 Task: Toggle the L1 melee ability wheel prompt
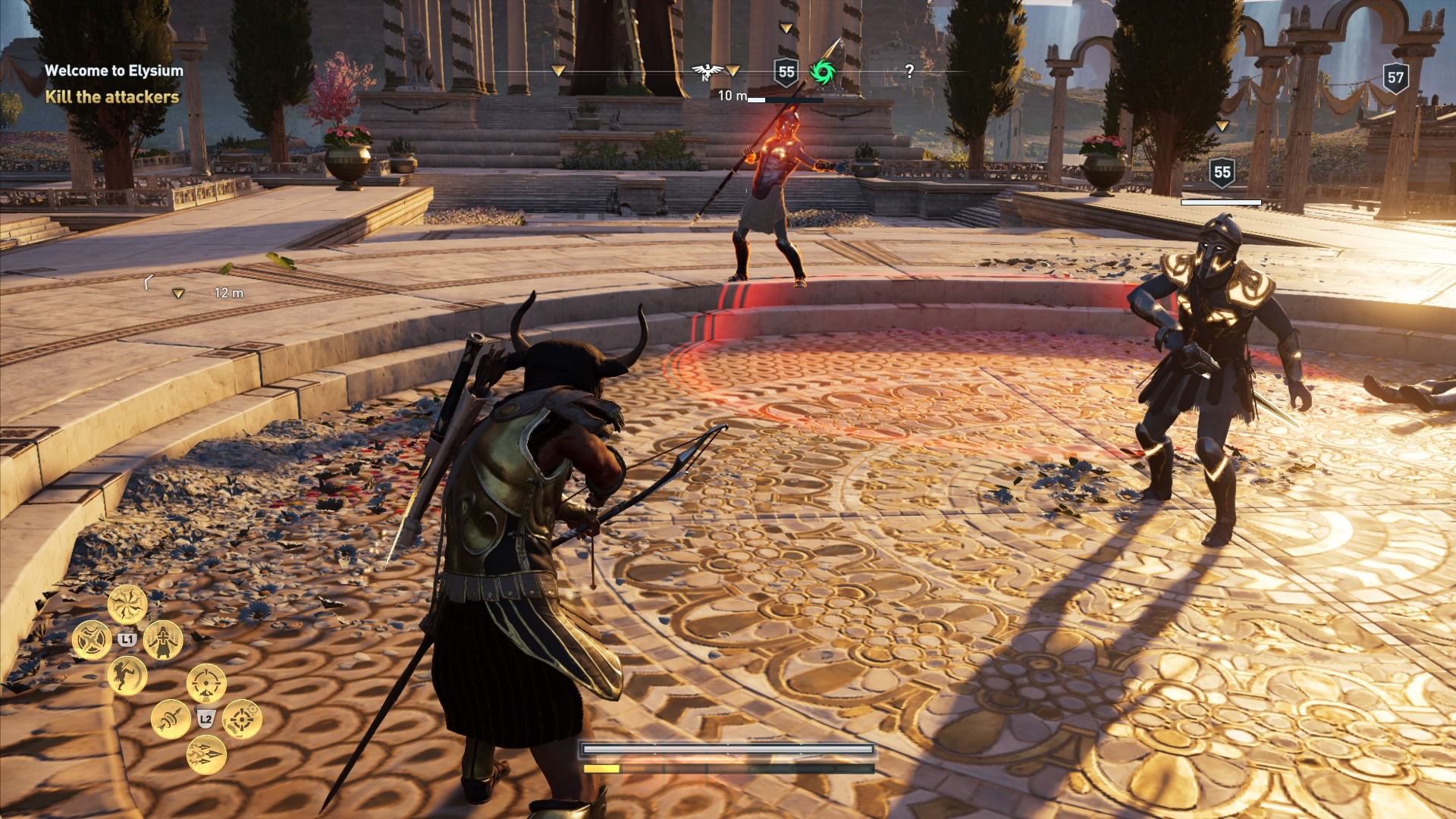click(x=127, y=639)
